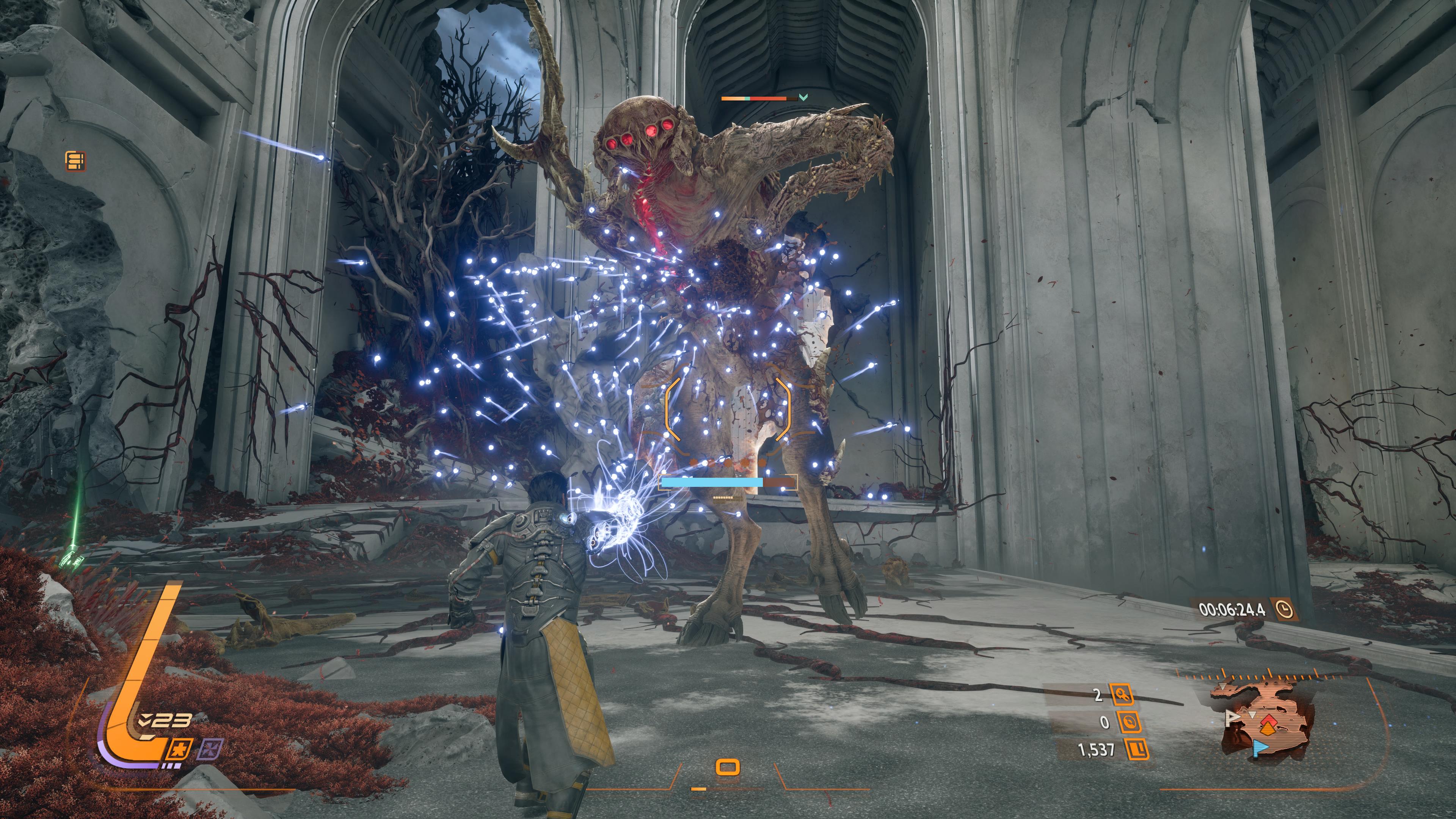Click the round resource icon showing 0
Image resolution: width=1456 pixels, height=819 pixels.
1129,722
